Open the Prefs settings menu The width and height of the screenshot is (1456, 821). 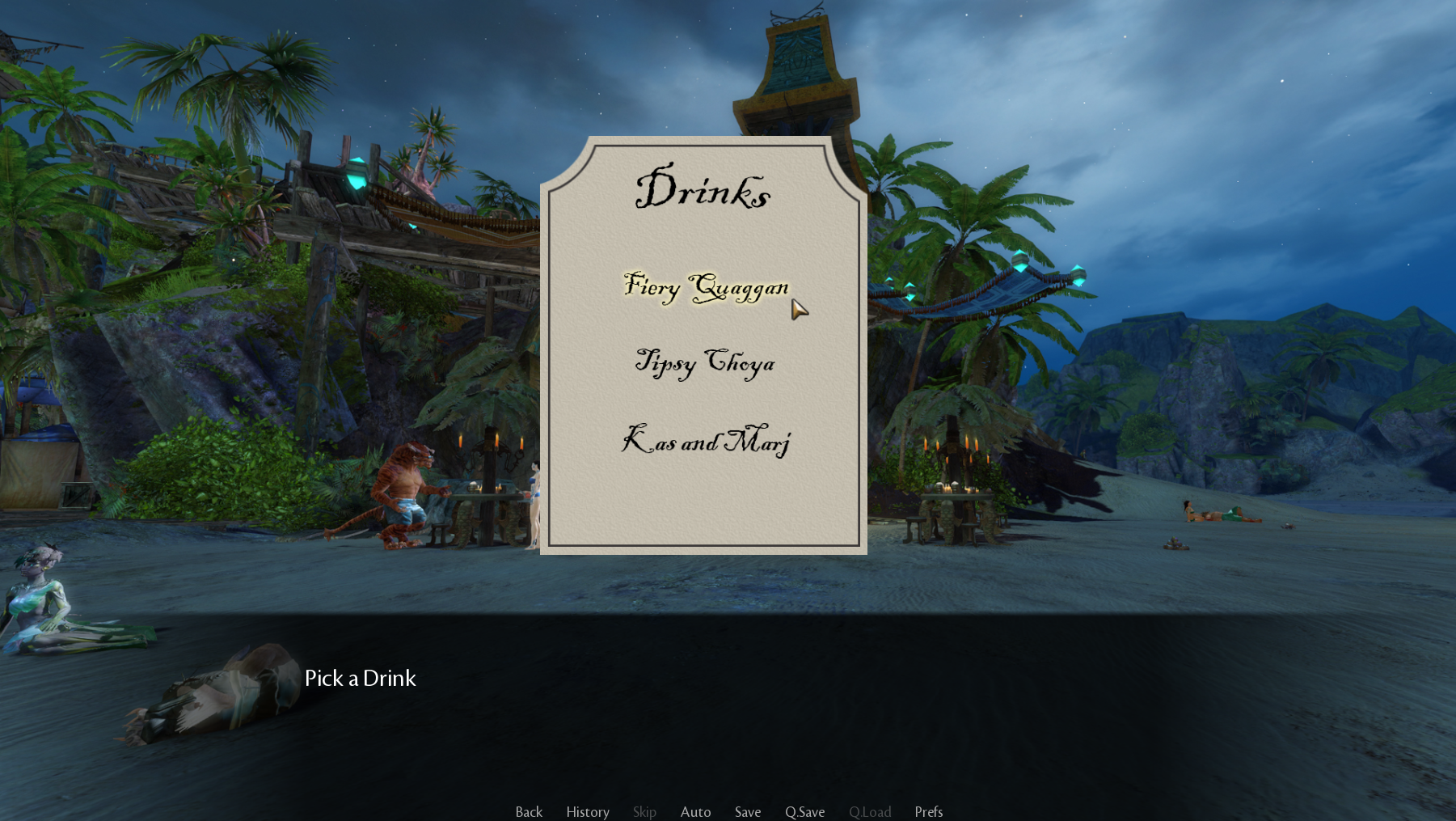928,811
